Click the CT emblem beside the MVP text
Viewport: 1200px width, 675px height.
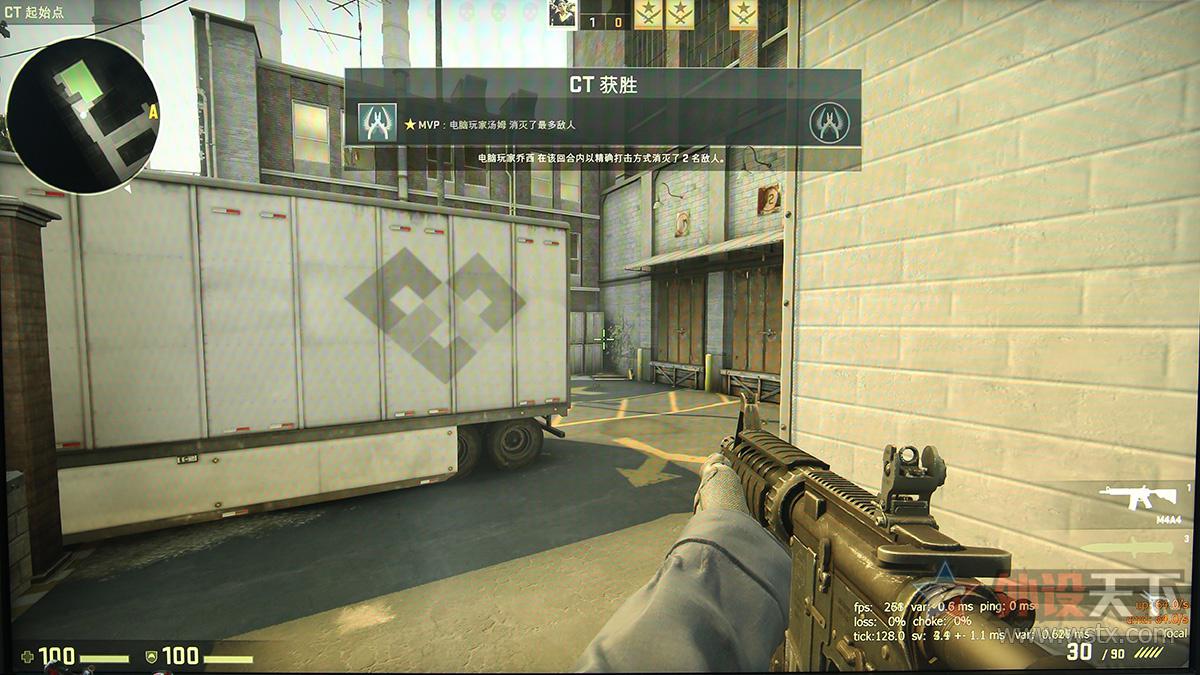pos(377,123)
